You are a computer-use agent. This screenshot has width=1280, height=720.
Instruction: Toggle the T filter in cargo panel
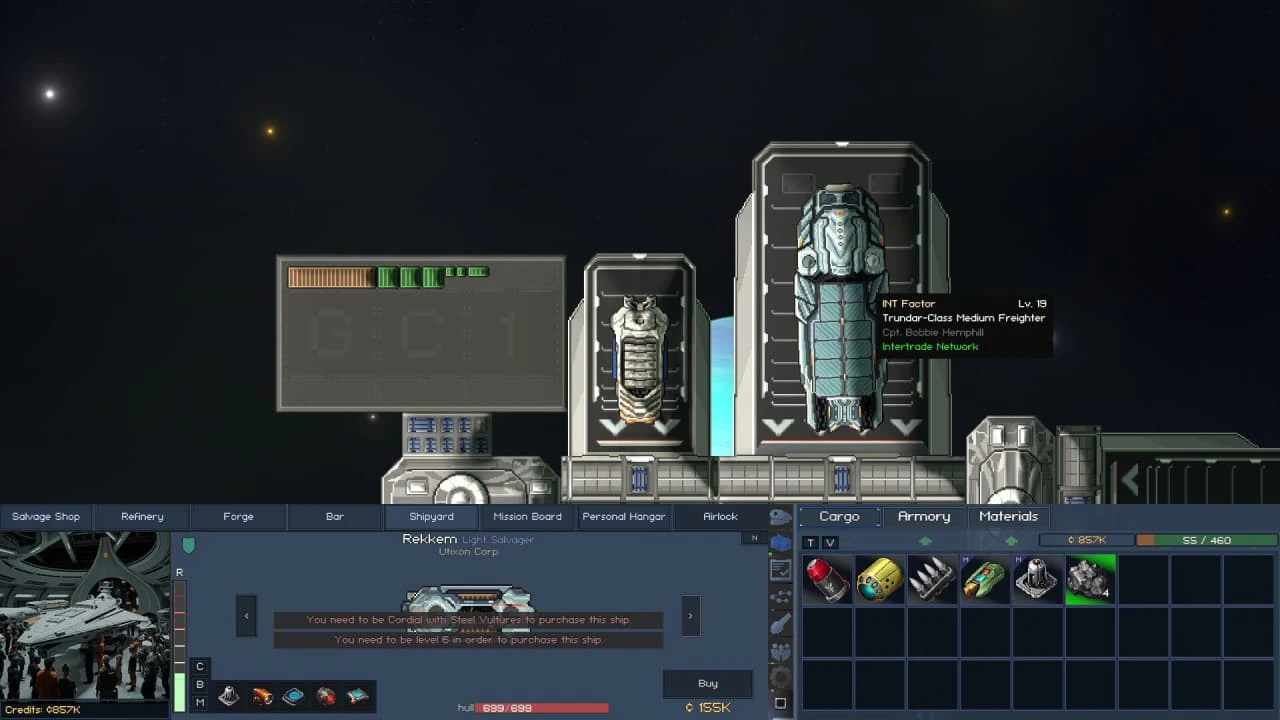coord(810,541)
